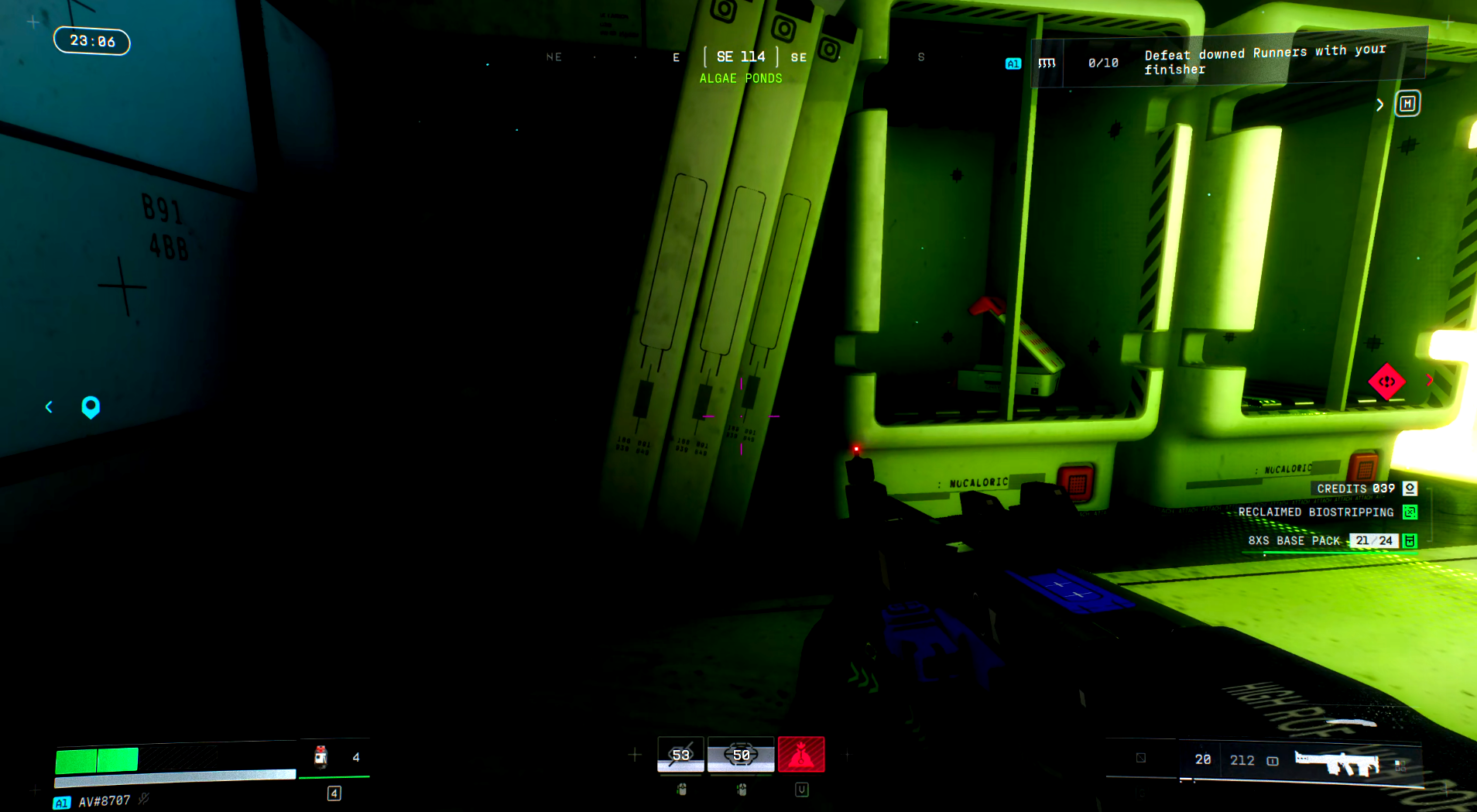The height and width of the screenshot is (812, 1477).
Task: Click the red diamond waypoint marker
Action: [1386, 382]
